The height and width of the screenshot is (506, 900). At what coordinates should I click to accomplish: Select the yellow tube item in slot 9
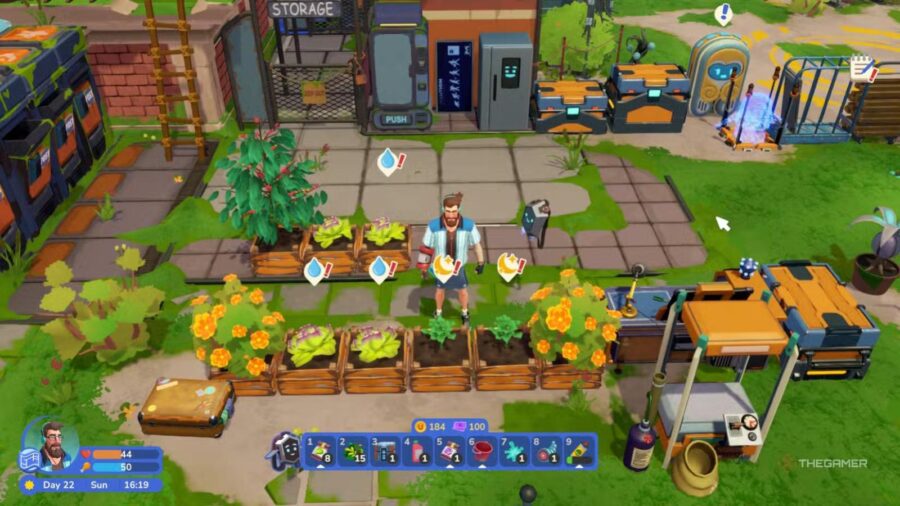tap(579, 451)
